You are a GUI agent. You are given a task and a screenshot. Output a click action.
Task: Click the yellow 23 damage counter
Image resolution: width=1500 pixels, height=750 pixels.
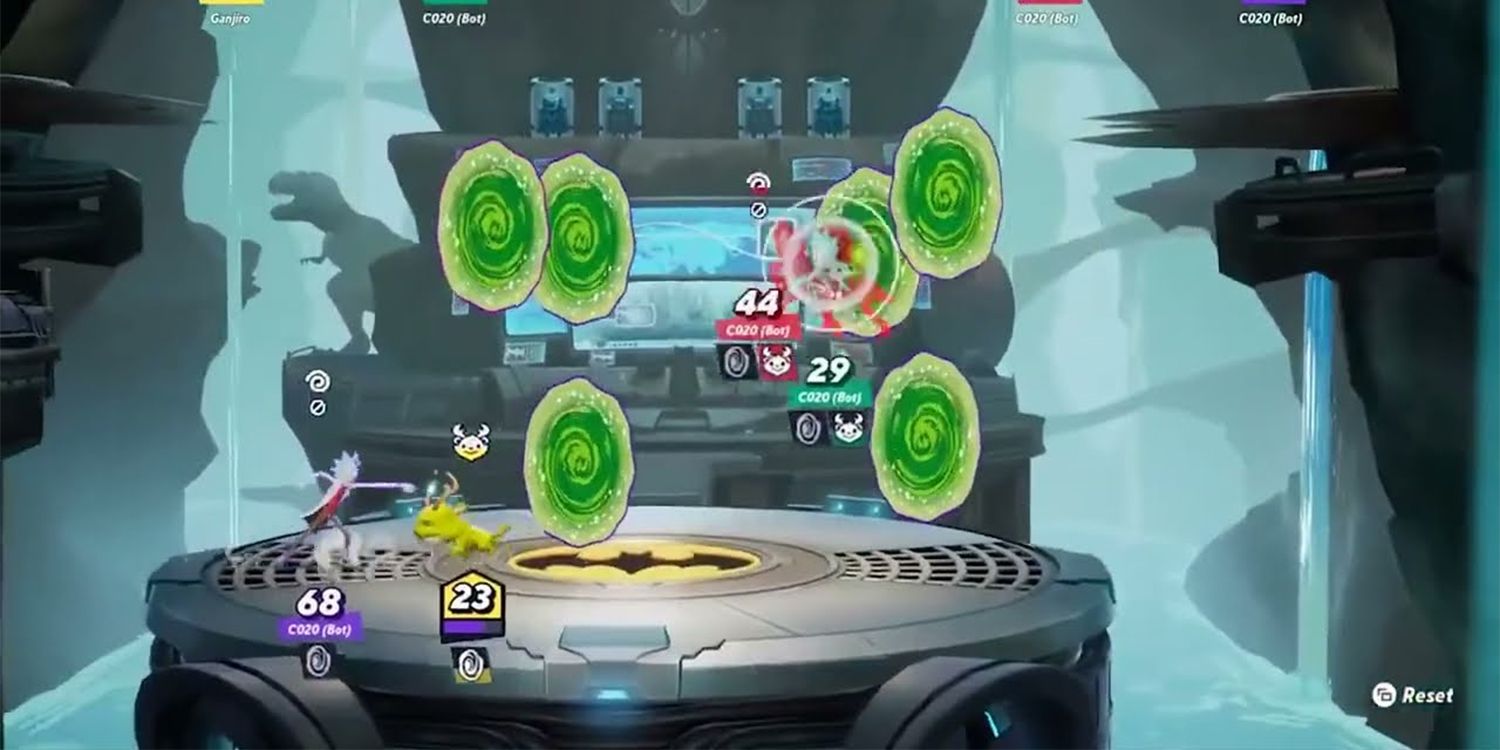pos(470,598)
